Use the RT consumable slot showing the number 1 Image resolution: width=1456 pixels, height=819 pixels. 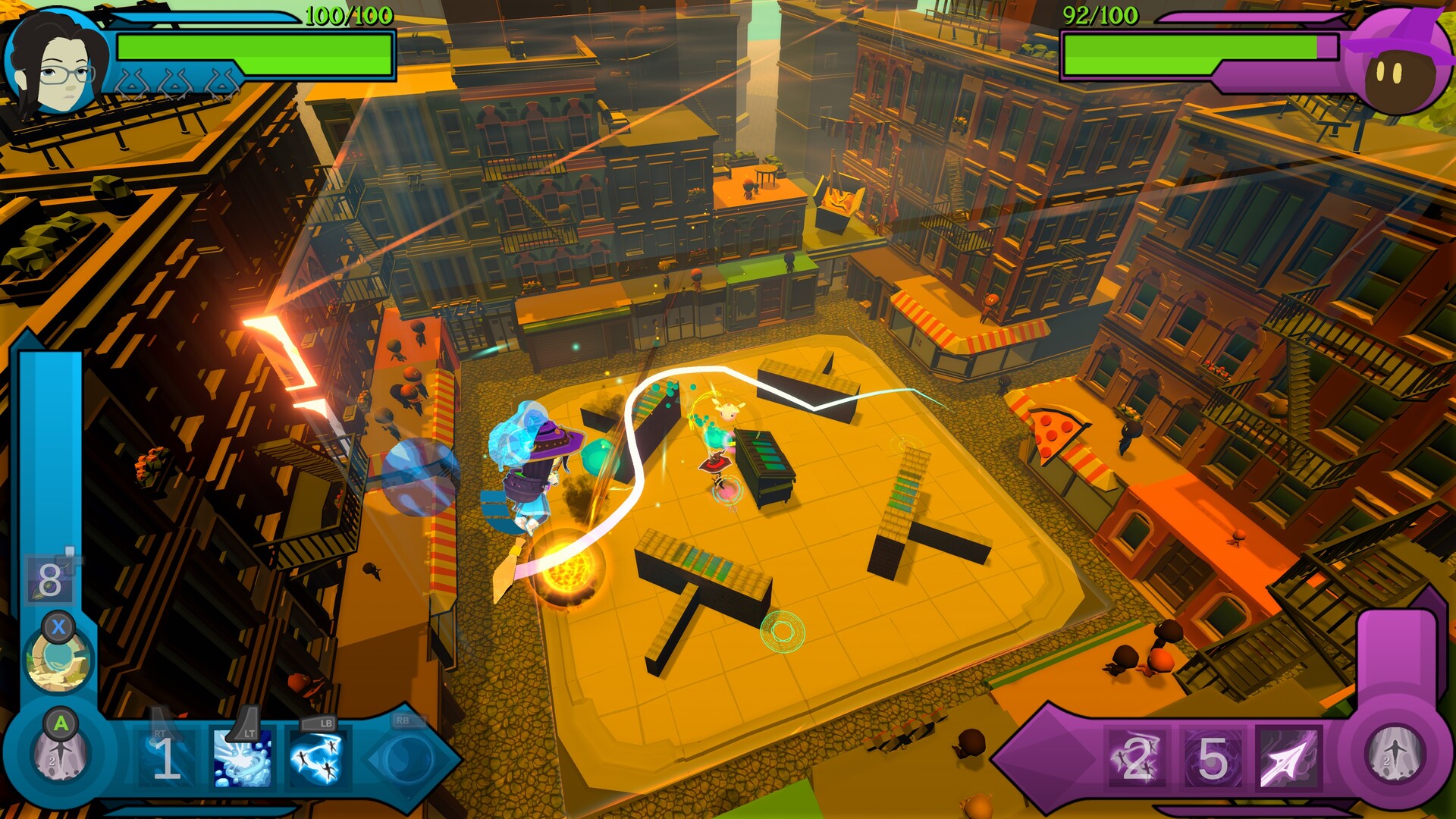[164, 758]
